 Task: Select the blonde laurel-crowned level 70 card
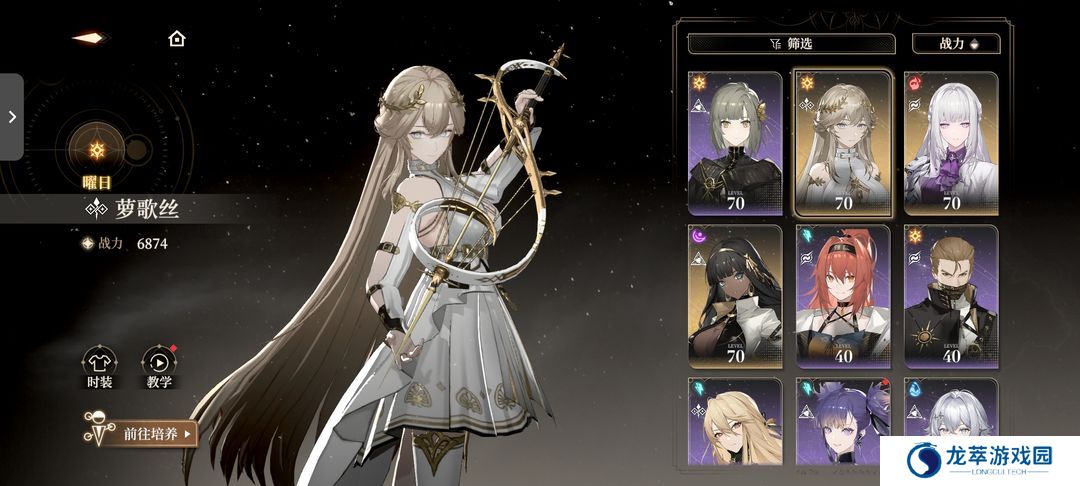tap(842, 143)
